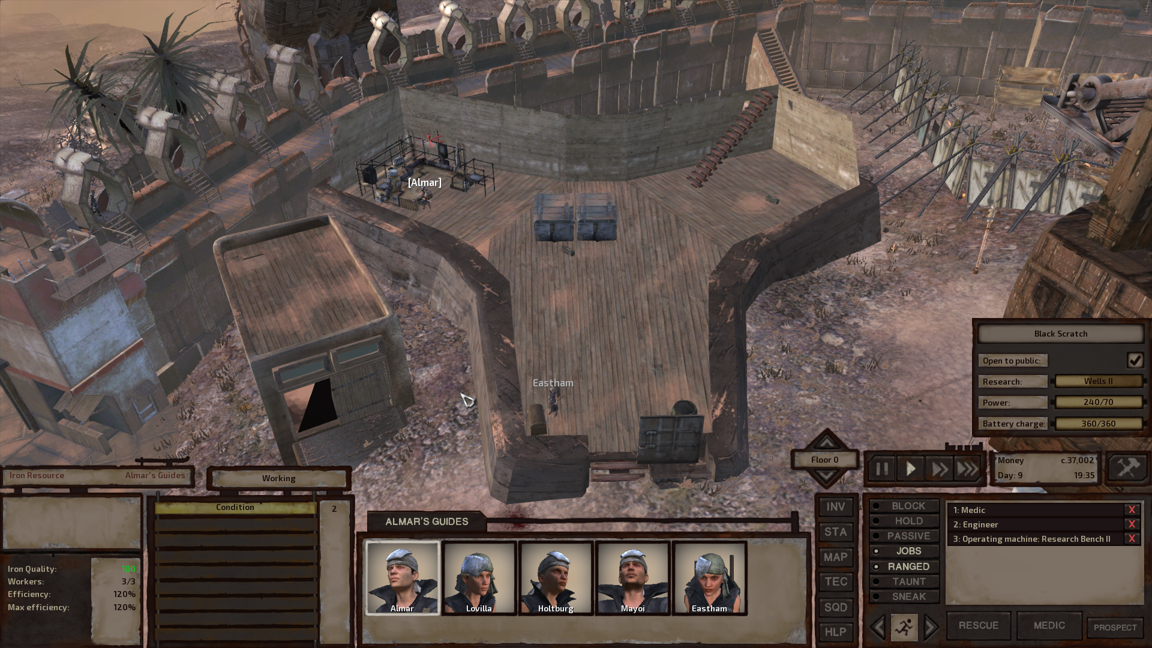Open the INV inventory panel

click(835, 507)
